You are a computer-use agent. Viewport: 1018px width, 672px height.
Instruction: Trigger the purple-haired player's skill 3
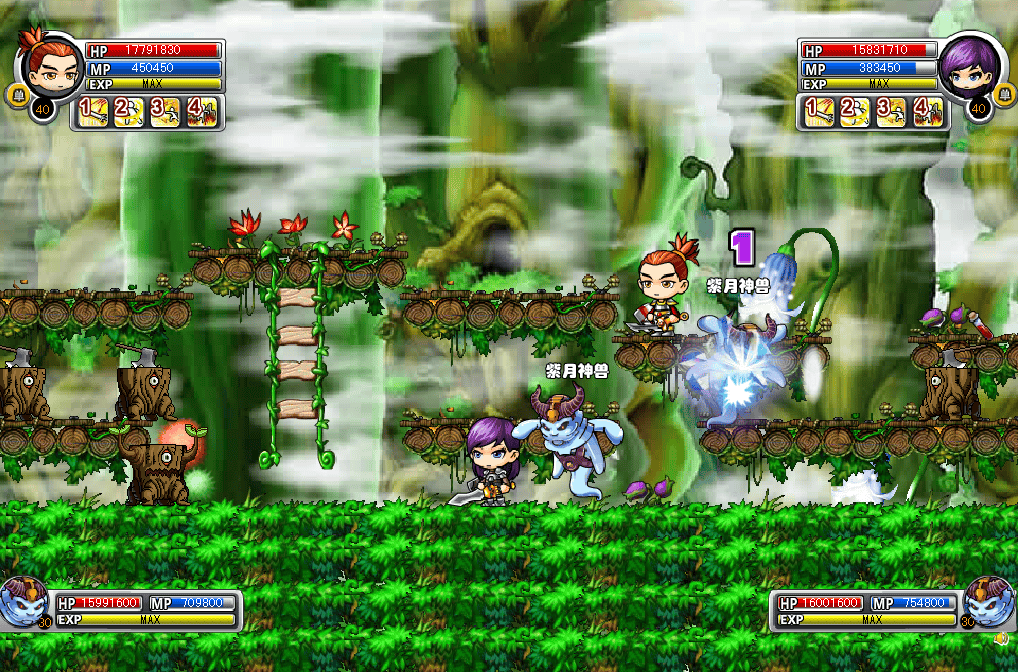pyautogui.click(x=892, y=111)
